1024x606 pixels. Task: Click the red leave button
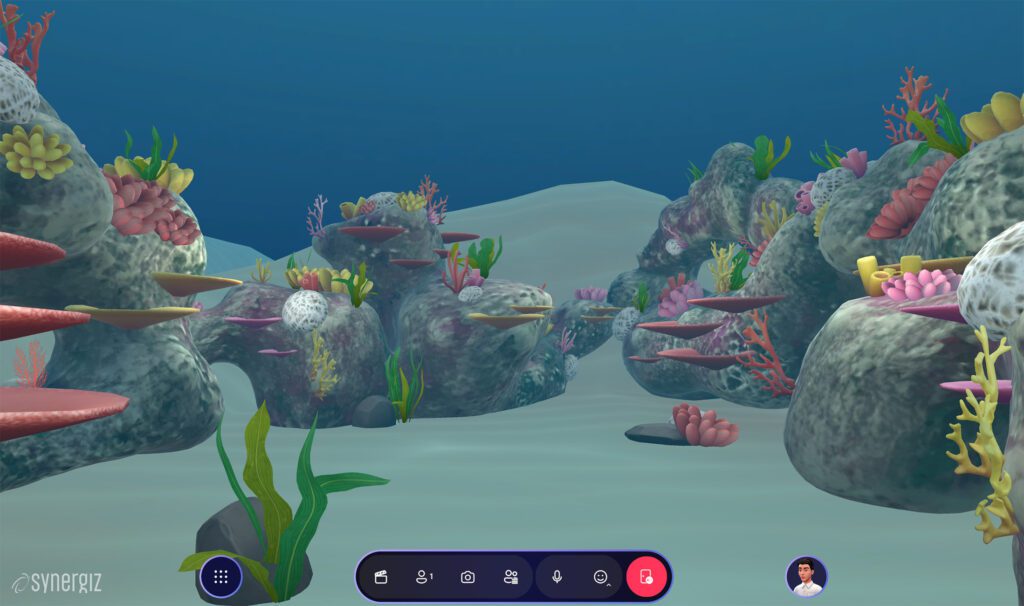coord(646,577)
